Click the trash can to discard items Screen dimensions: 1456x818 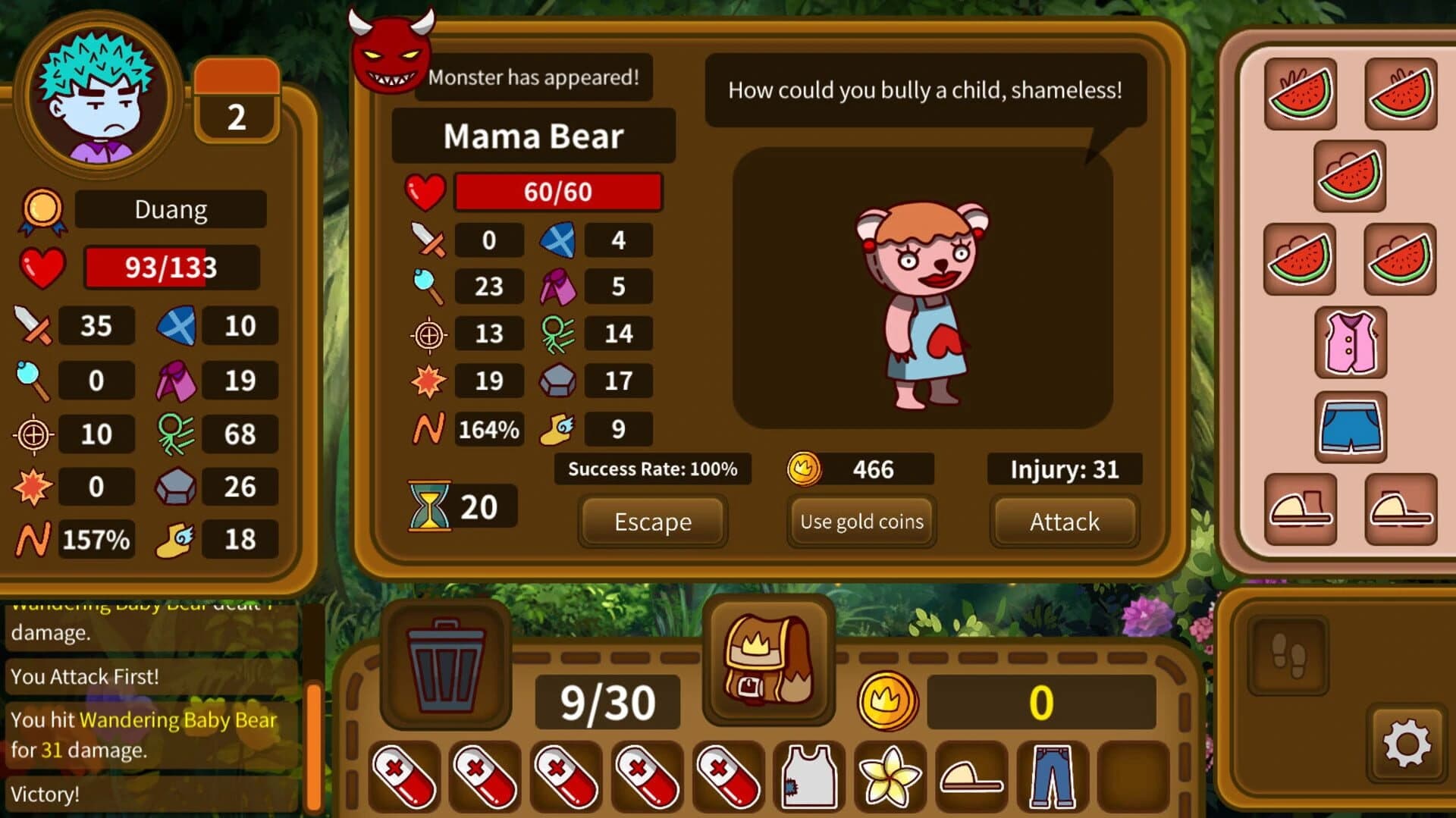point(446,663)
